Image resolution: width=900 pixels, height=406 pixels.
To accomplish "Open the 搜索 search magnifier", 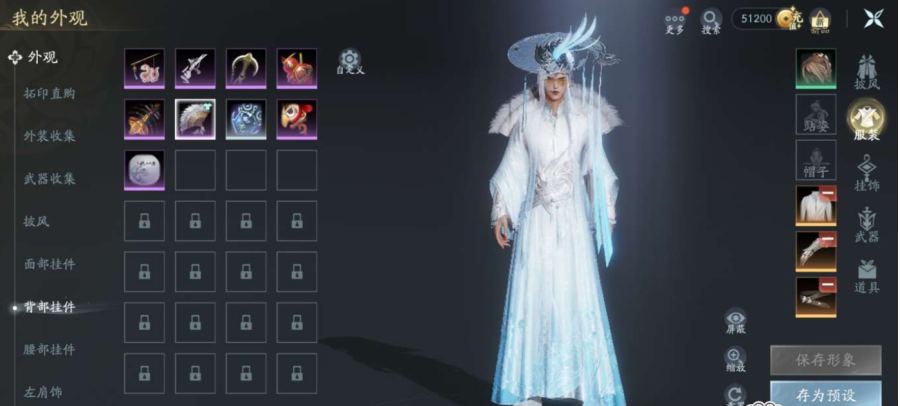I will 711,19.
